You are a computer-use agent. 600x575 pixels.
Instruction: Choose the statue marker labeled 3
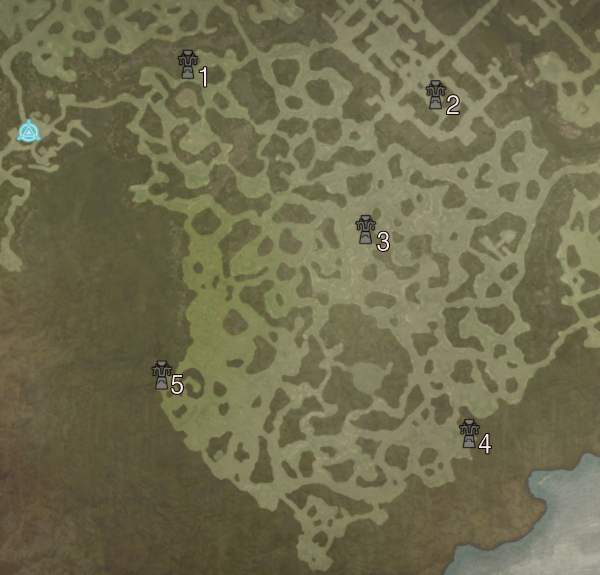click(x=365, y=230)
